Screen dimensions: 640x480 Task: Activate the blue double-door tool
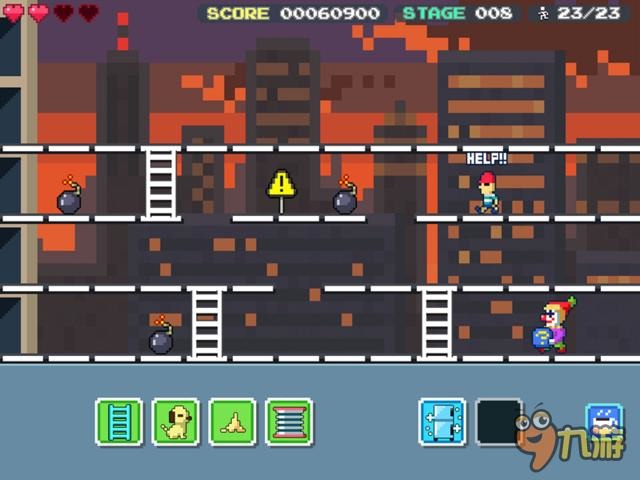click(x=441, y=421)
